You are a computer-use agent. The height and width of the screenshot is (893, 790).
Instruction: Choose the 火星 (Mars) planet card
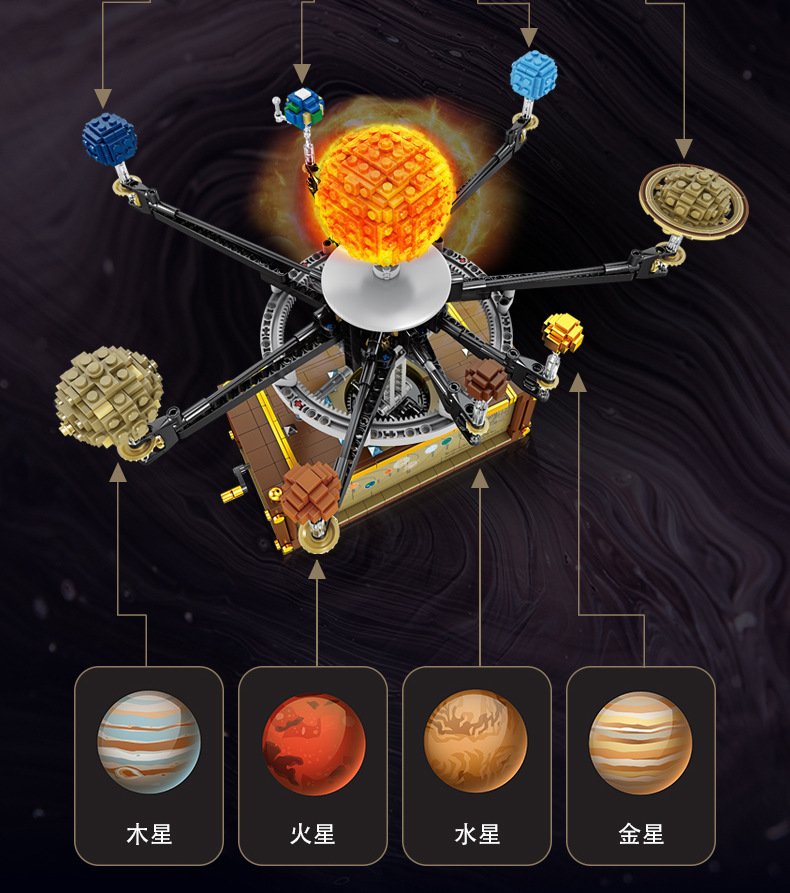313,765
